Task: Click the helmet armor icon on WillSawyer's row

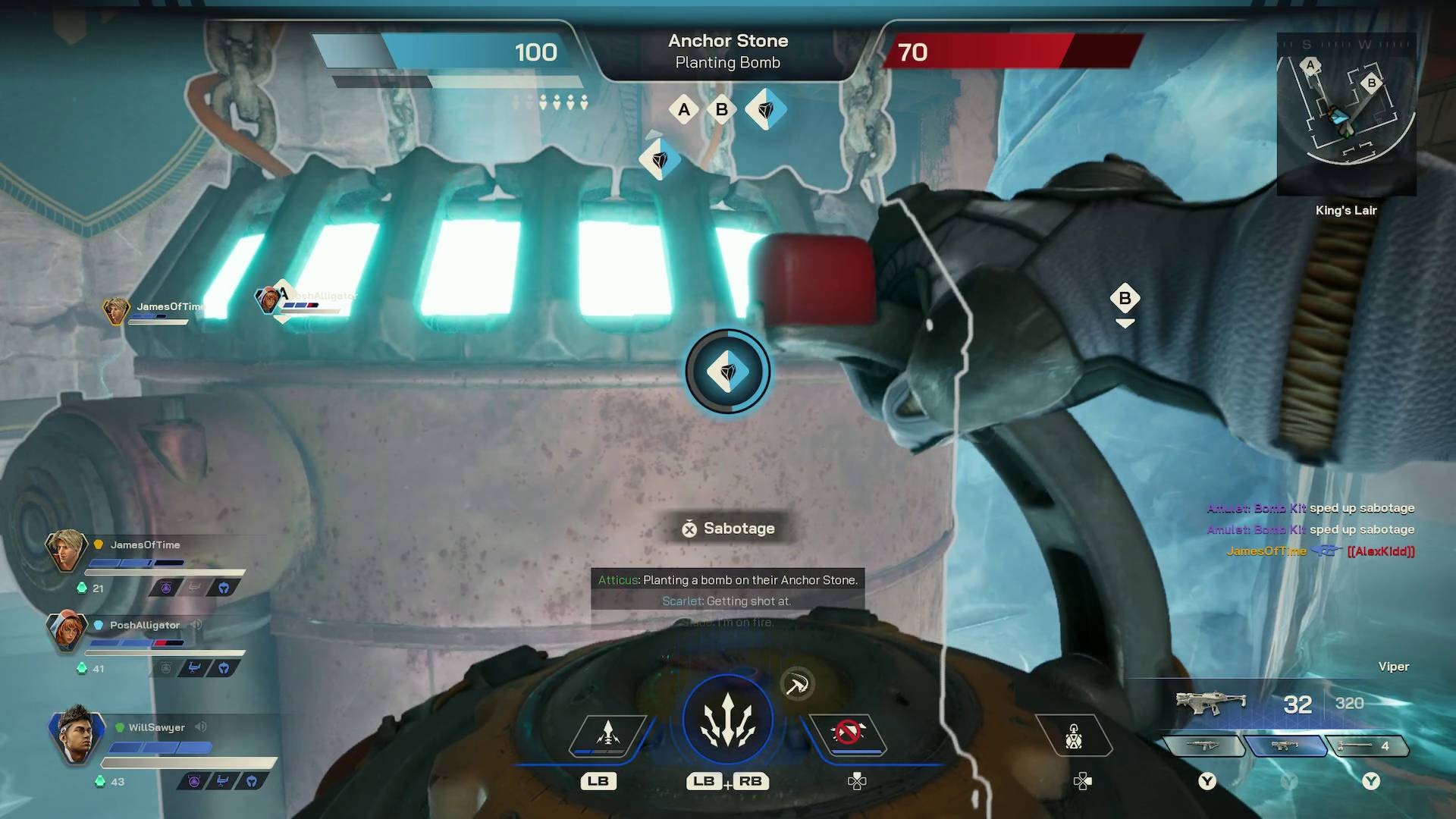Action: 252,780
